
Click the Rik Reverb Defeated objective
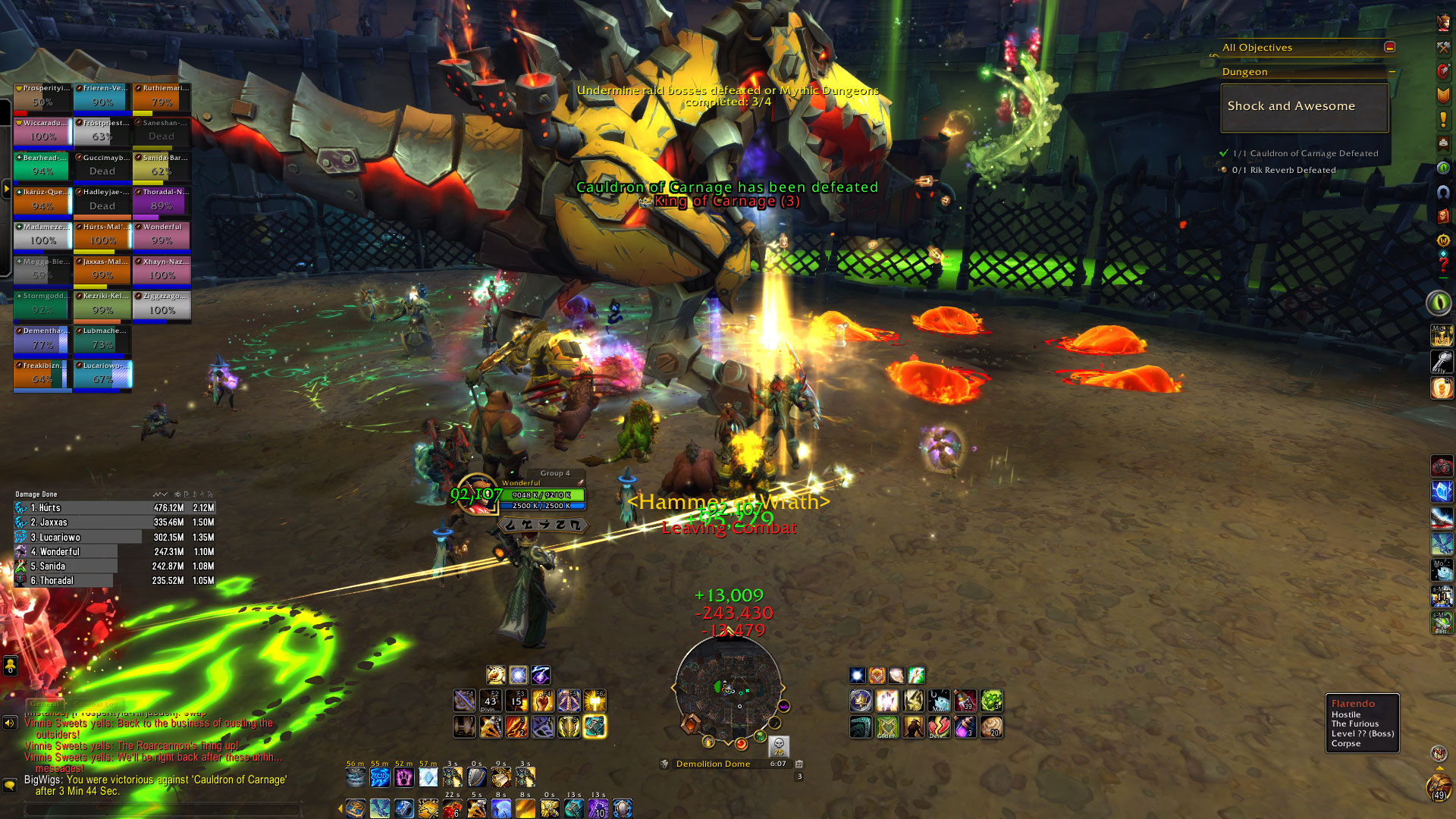tap(1283, 170)
